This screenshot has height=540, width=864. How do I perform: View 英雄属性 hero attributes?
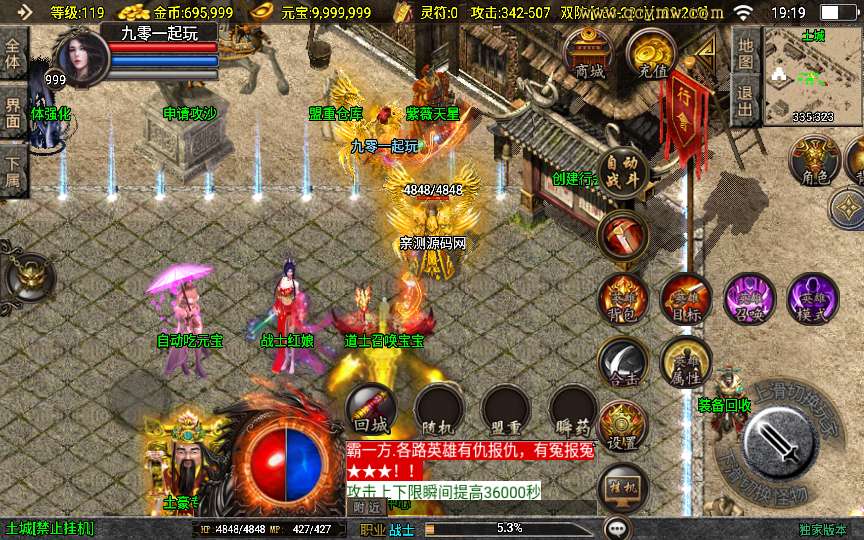coord(685,362)
